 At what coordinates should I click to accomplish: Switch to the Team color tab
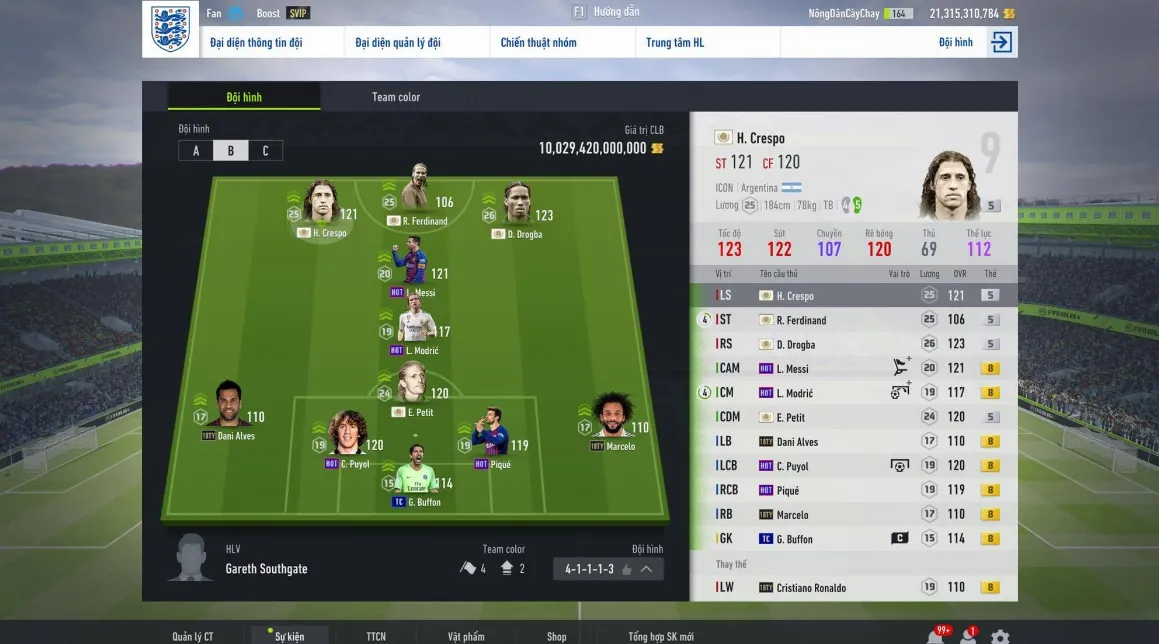coord(396,97)
